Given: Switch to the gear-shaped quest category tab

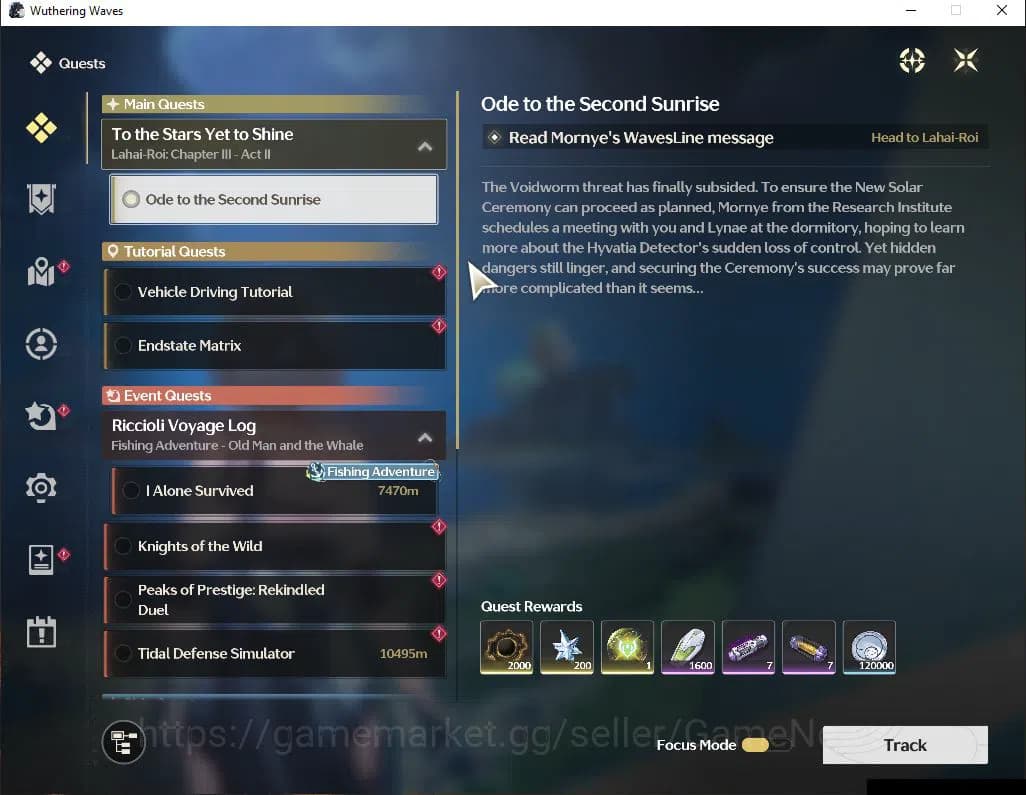Looking at the screenshot, I should pos(41,487).
